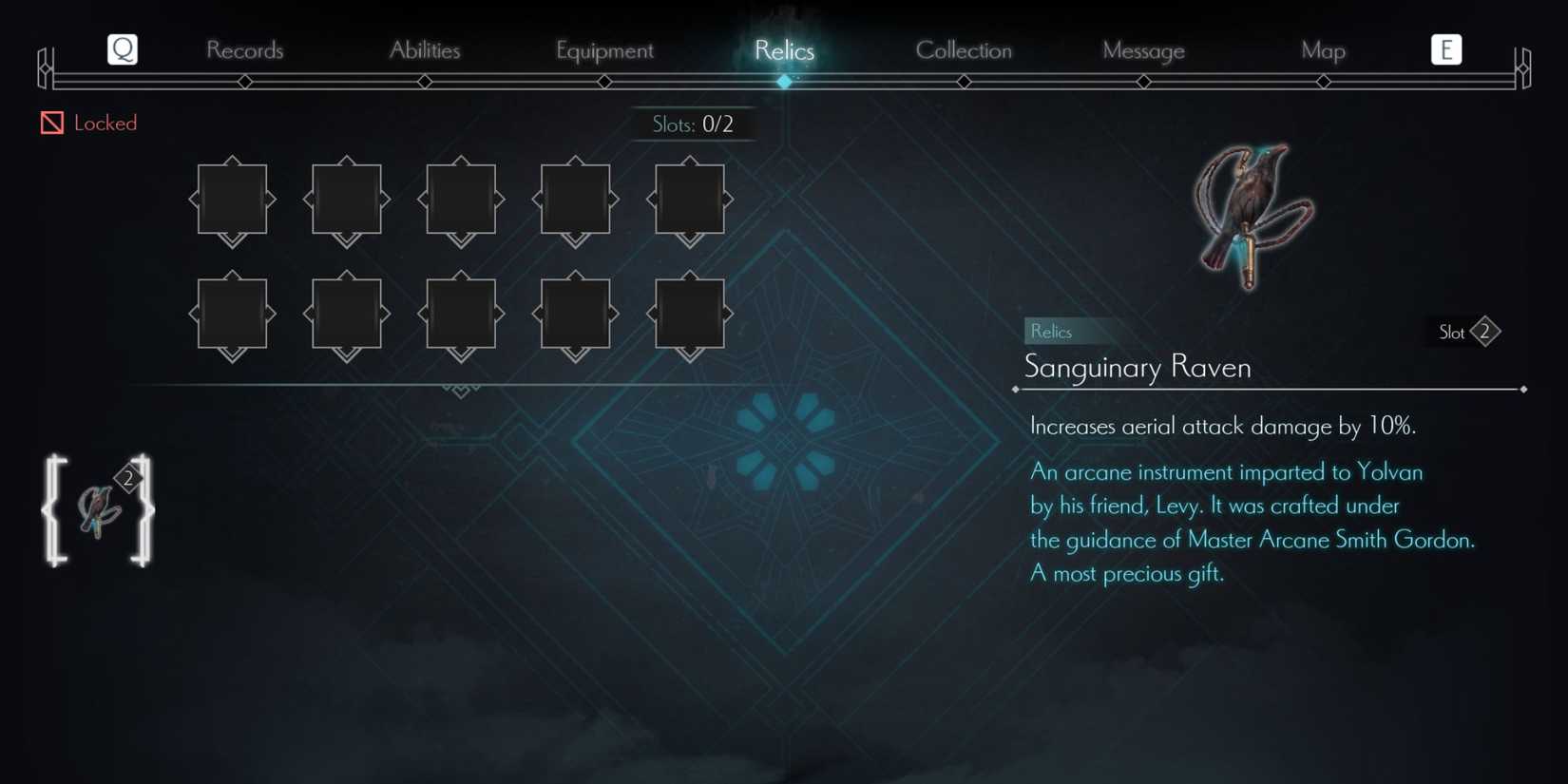Expand the Slot cost diamond showing 2
1568x784 pixels.
1484,332
